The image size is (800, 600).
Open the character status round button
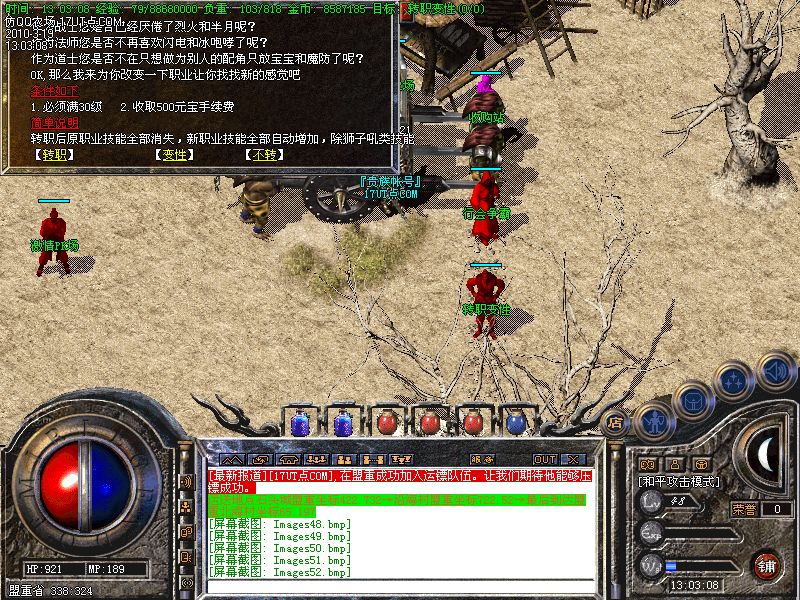coord(653,421)
